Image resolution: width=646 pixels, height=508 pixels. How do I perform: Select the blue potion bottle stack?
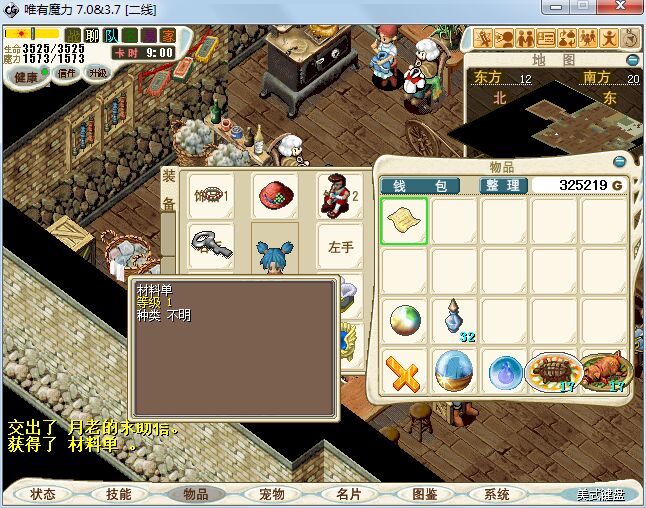455,321
